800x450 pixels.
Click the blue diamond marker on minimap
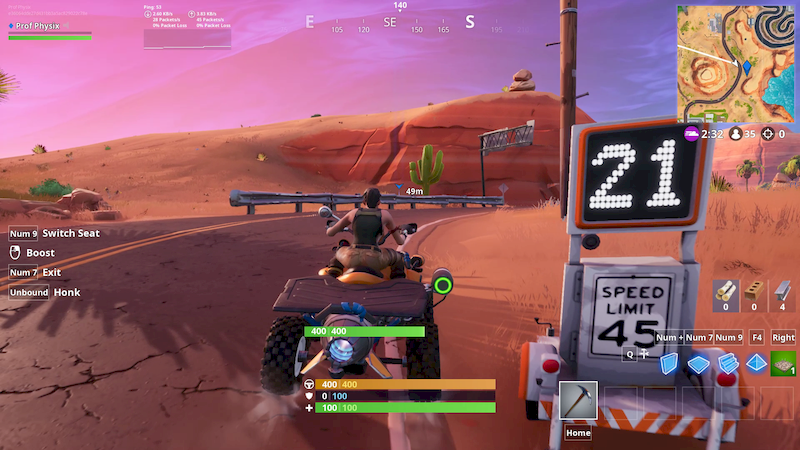click(746, 66)
